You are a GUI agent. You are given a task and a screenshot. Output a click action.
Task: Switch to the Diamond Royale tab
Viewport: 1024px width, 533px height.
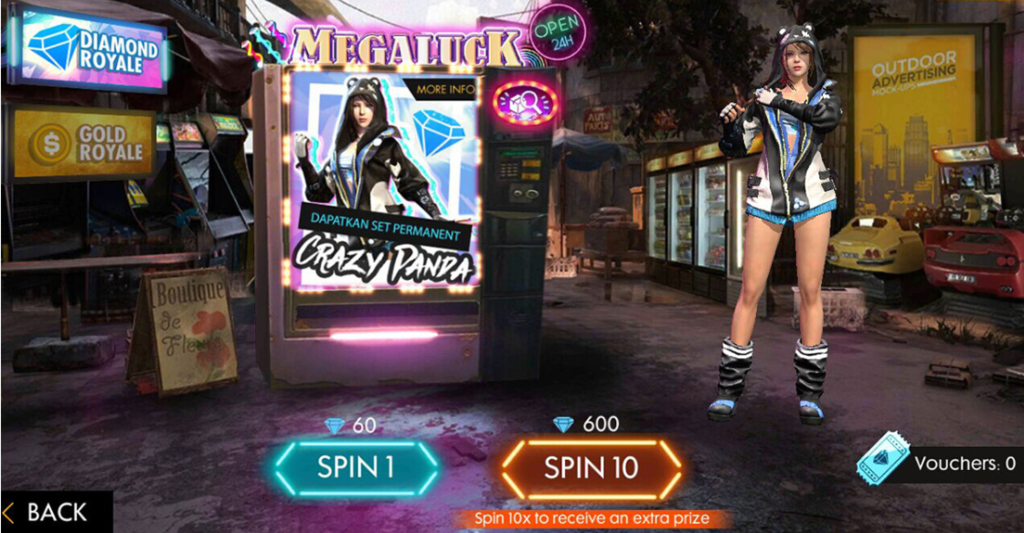(87, 47)
